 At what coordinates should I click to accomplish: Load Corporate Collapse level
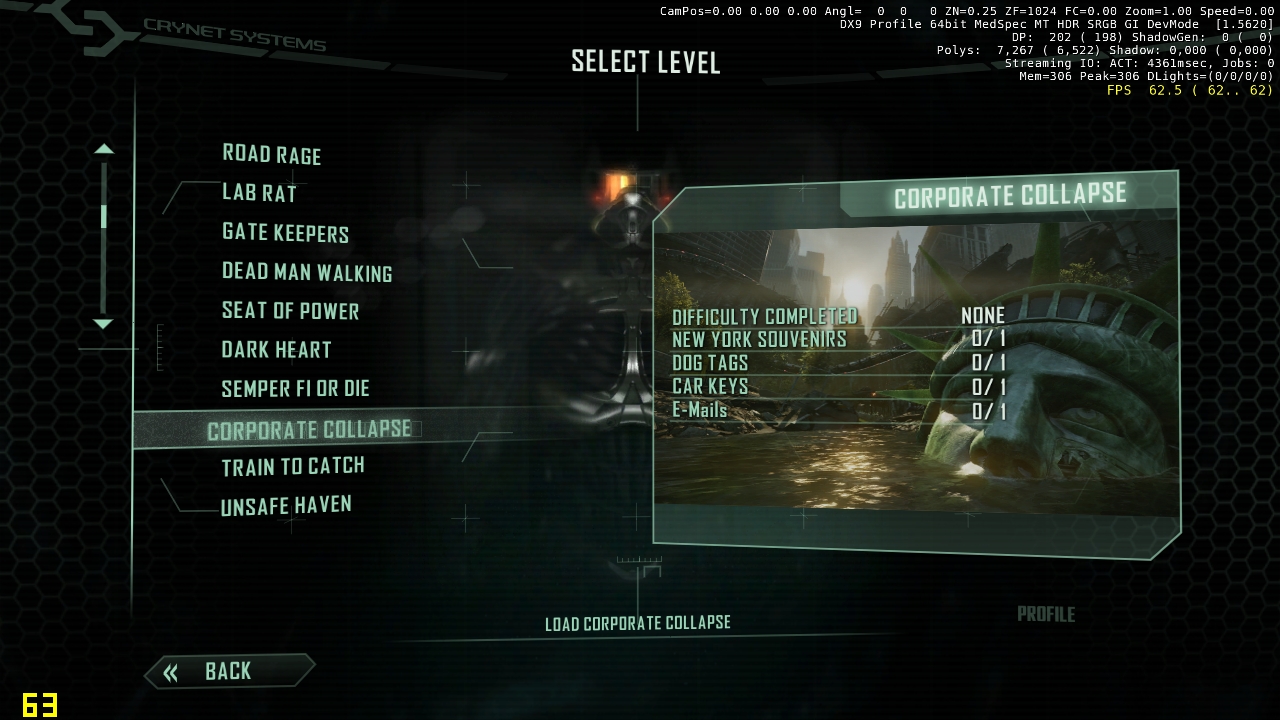pyautogui.click(x=637, y=623)
